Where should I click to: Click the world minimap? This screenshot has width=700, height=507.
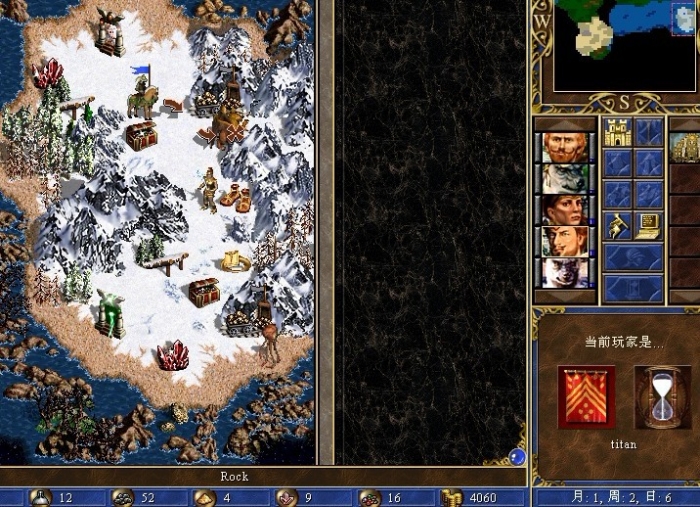[626, 45]
